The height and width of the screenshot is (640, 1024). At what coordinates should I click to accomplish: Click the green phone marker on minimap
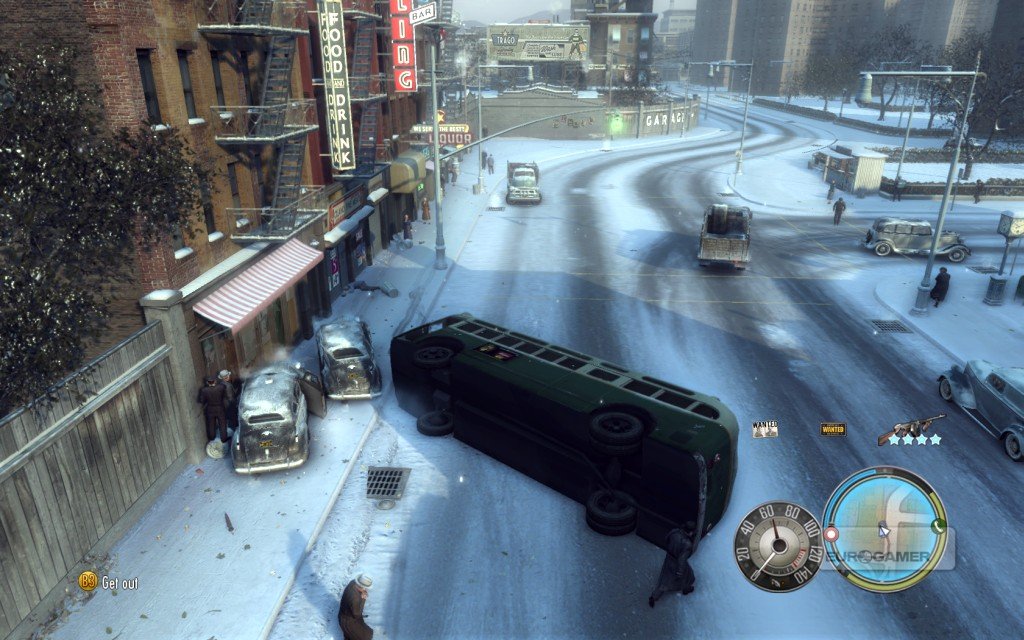938,525
